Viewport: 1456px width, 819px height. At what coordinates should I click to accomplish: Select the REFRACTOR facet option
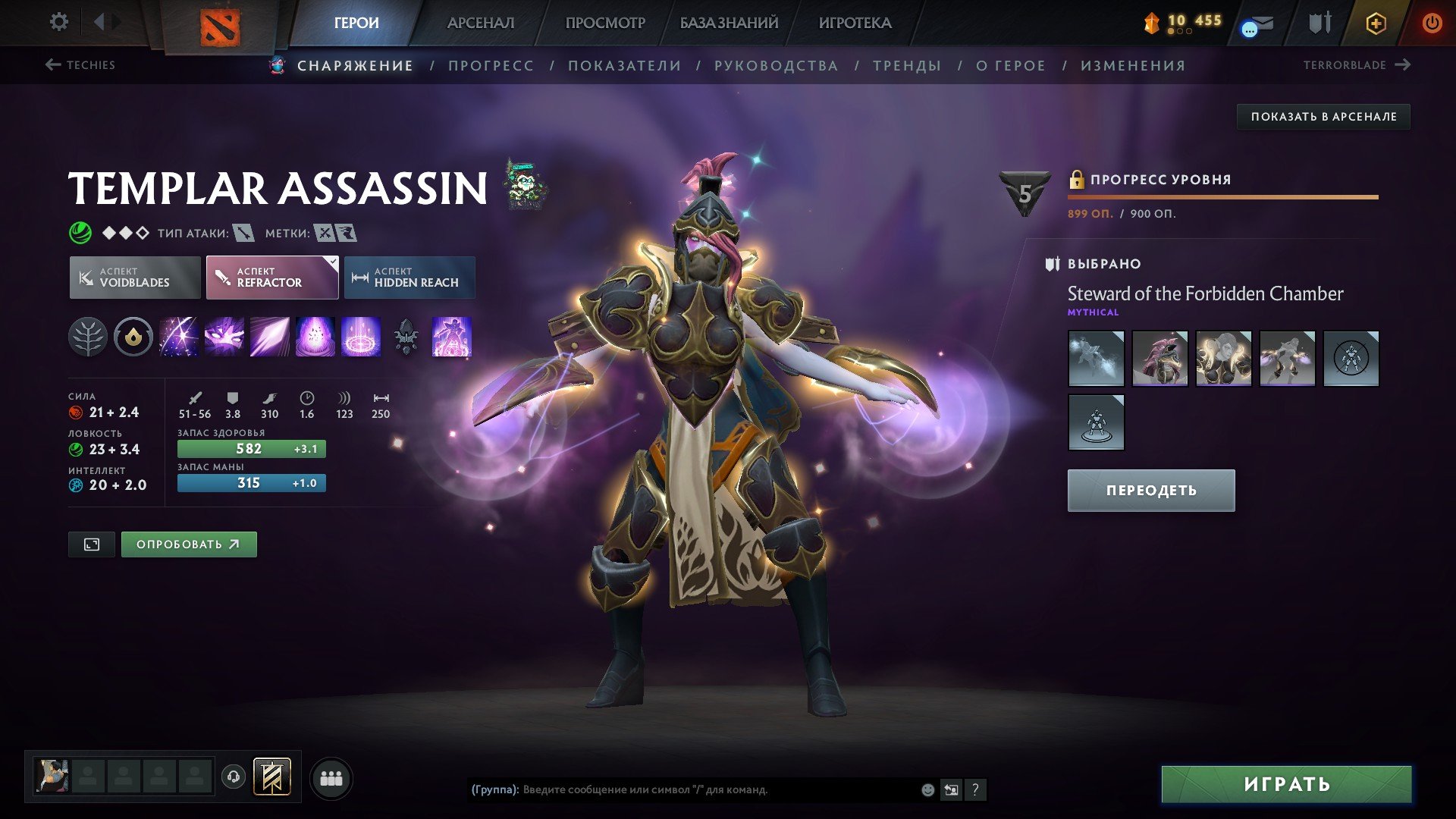tap(271, 278)
